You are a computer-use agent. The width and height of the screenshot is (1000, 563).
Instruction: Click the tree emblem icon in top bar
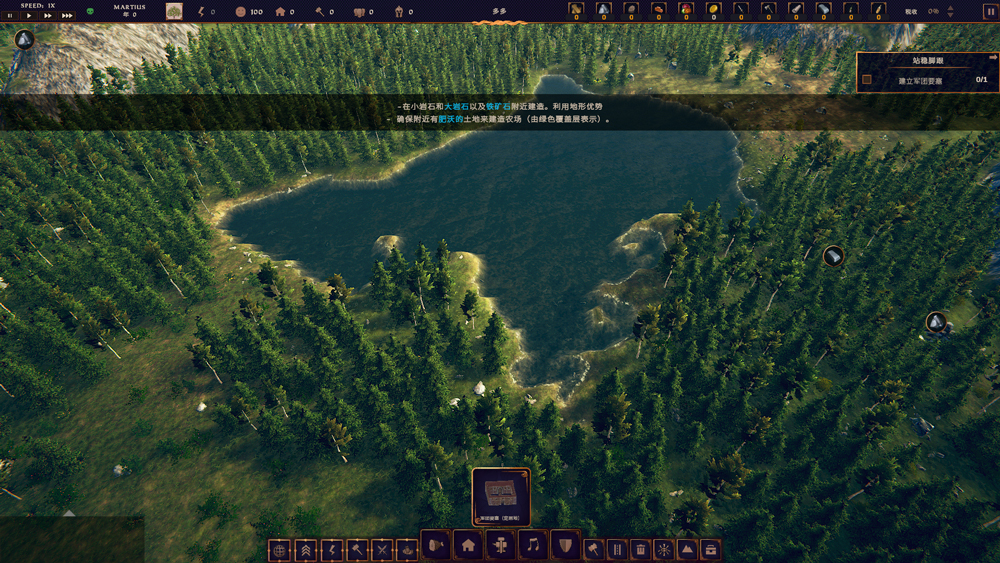click(174, 11)
